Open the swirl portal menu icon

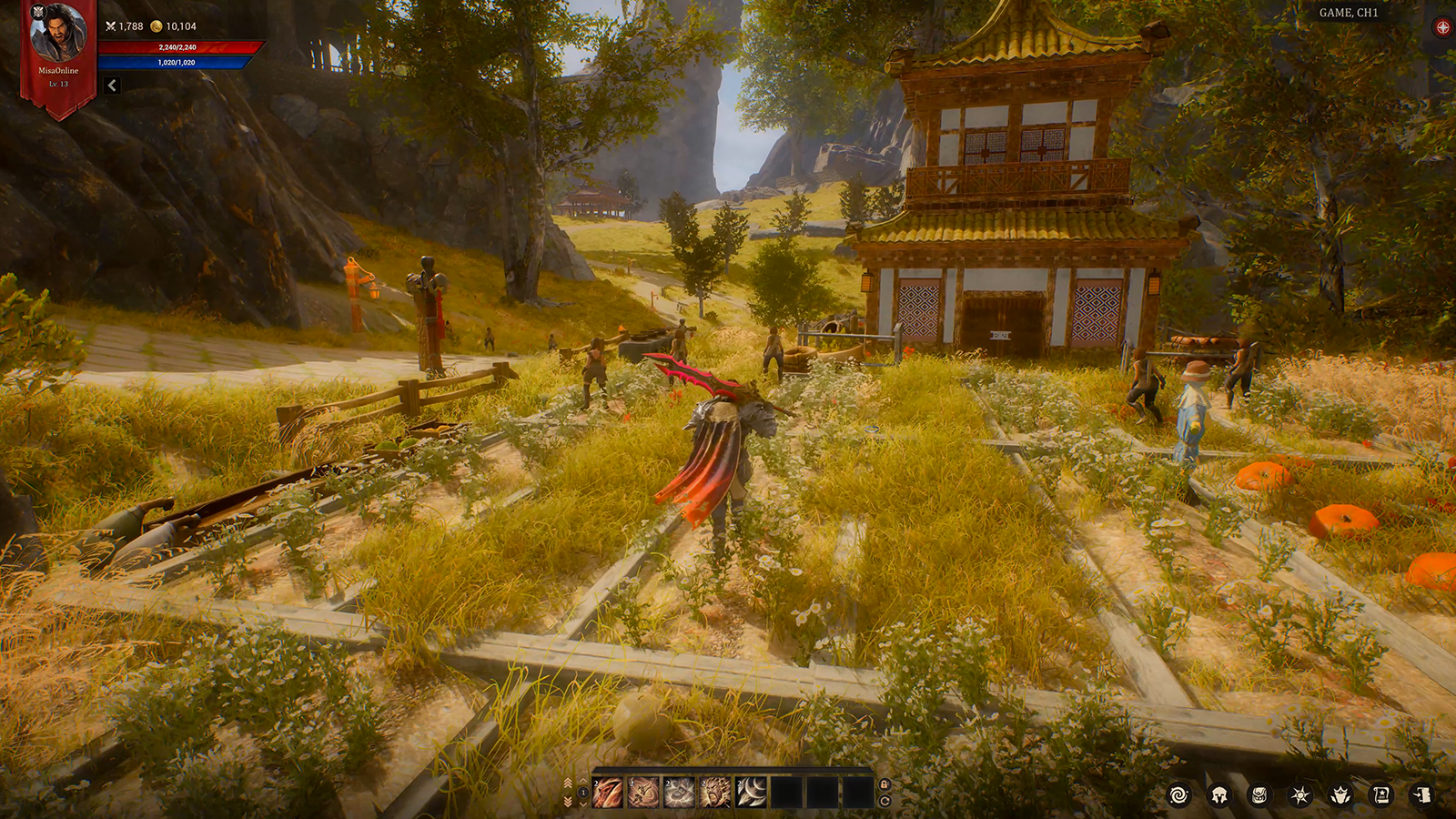point(1178,795)
